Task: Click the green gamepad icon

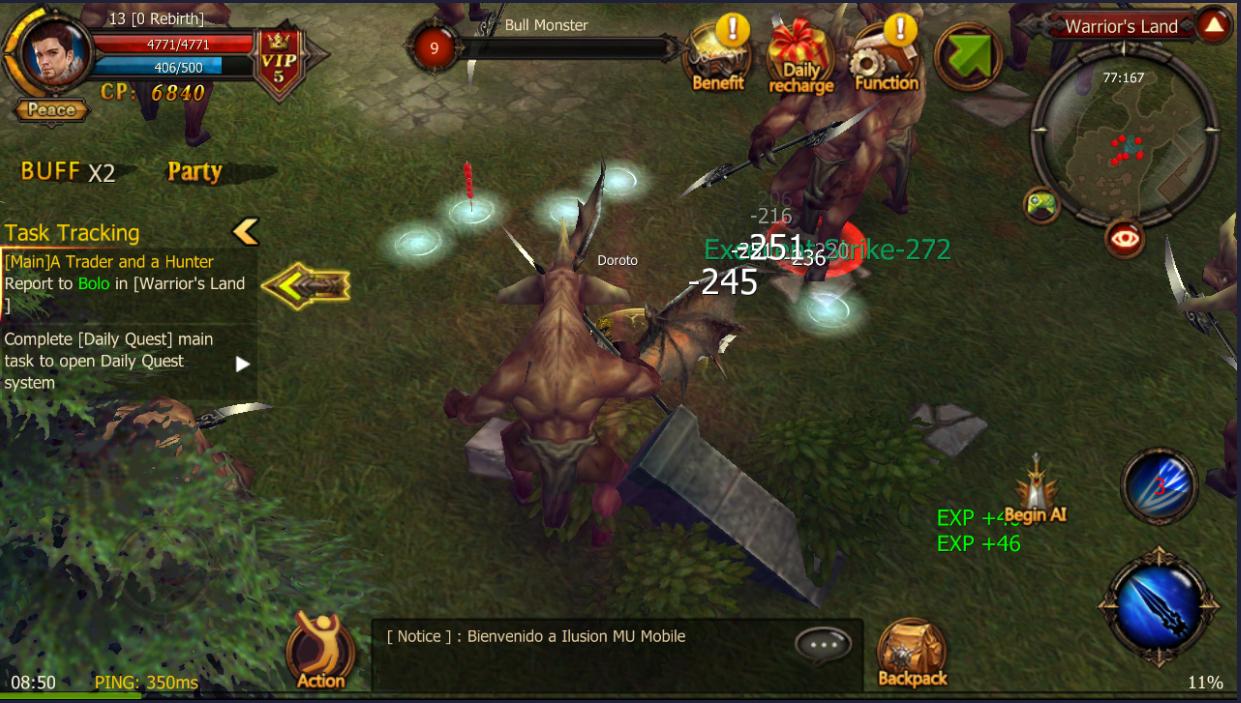Action: tap(1041, 205)
